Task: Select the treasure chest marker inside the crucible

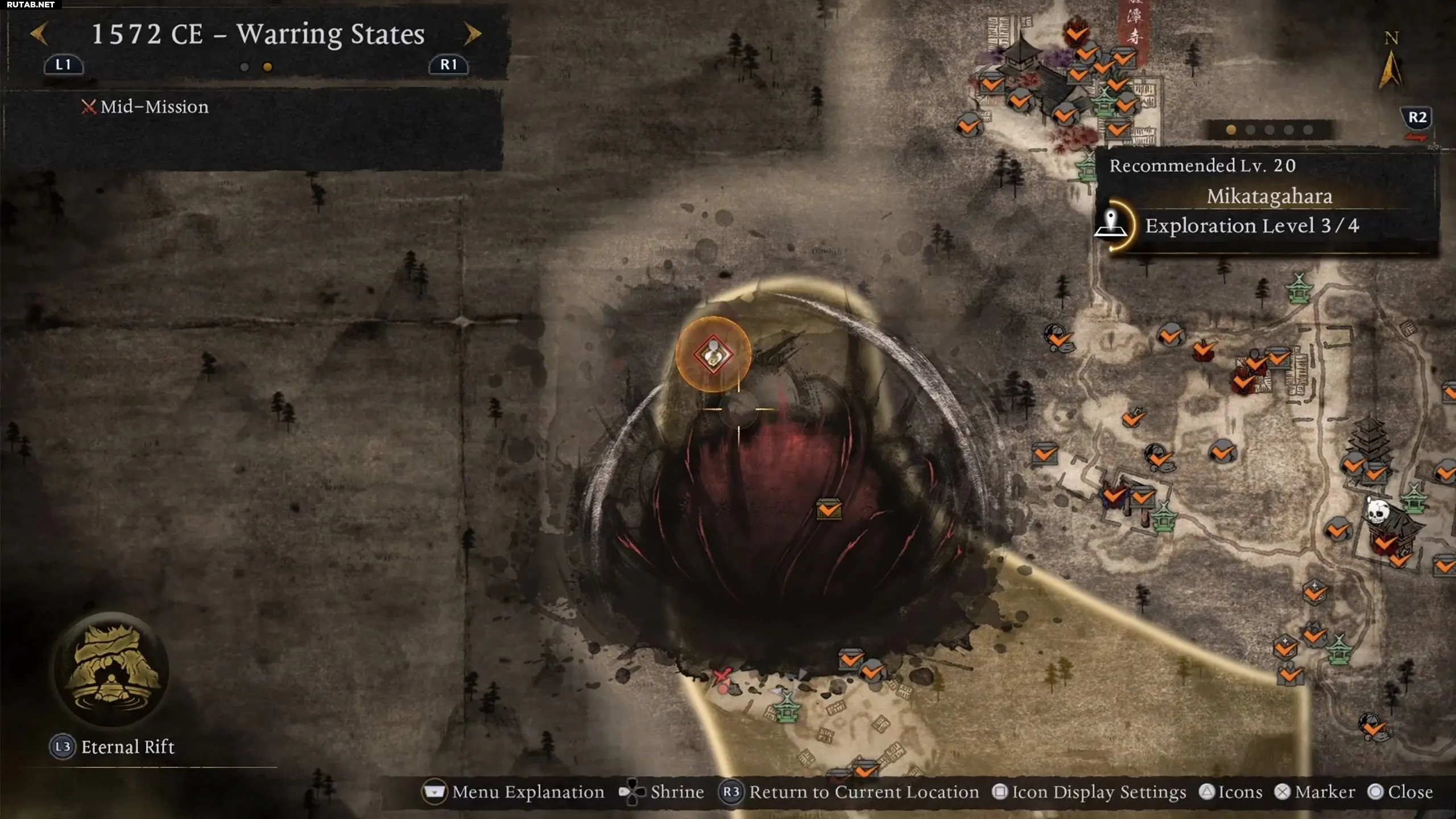Action: click(x=829, y=509)
